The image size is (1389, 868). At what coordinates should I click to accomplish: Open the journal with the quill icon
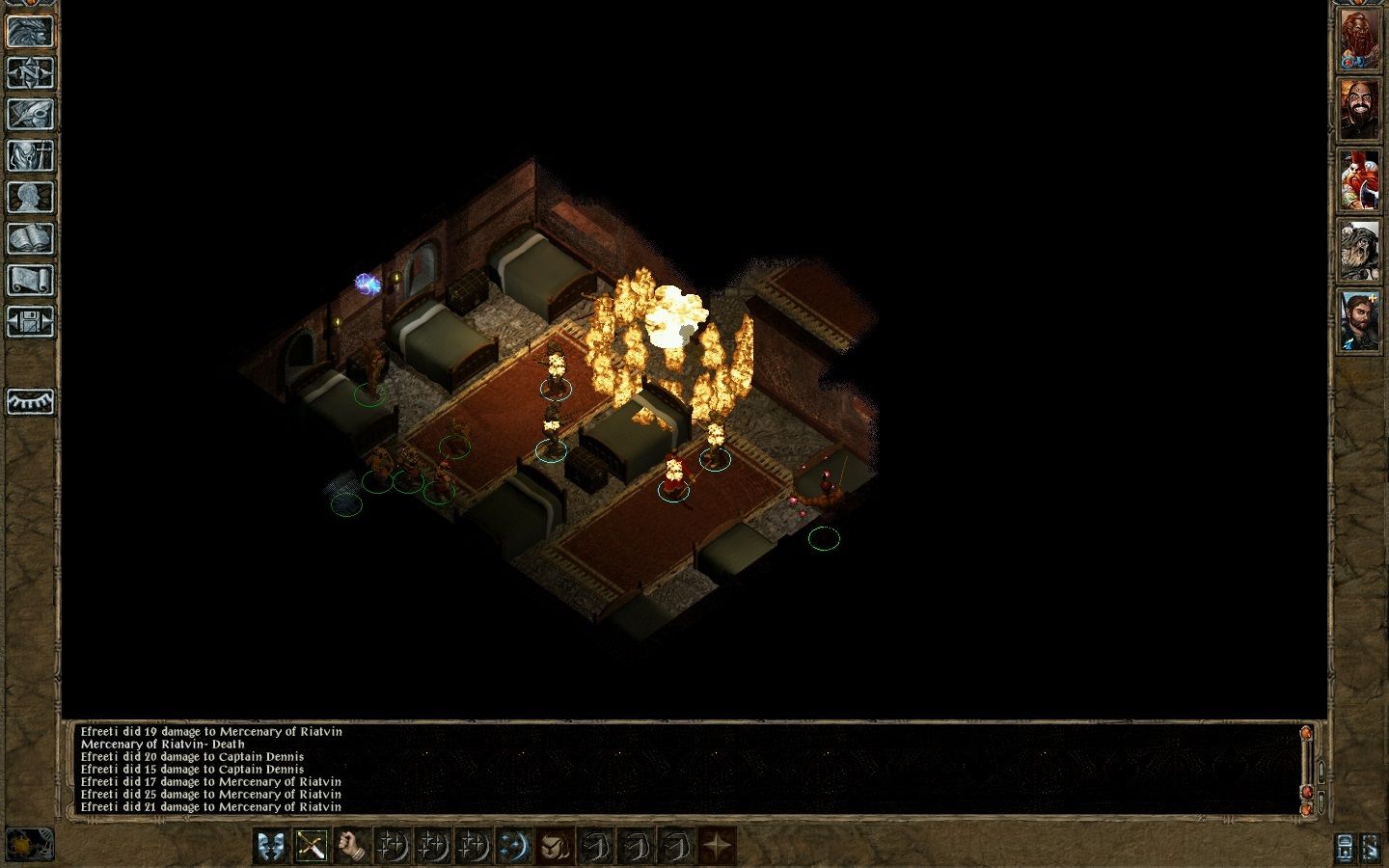pos(30,114)
